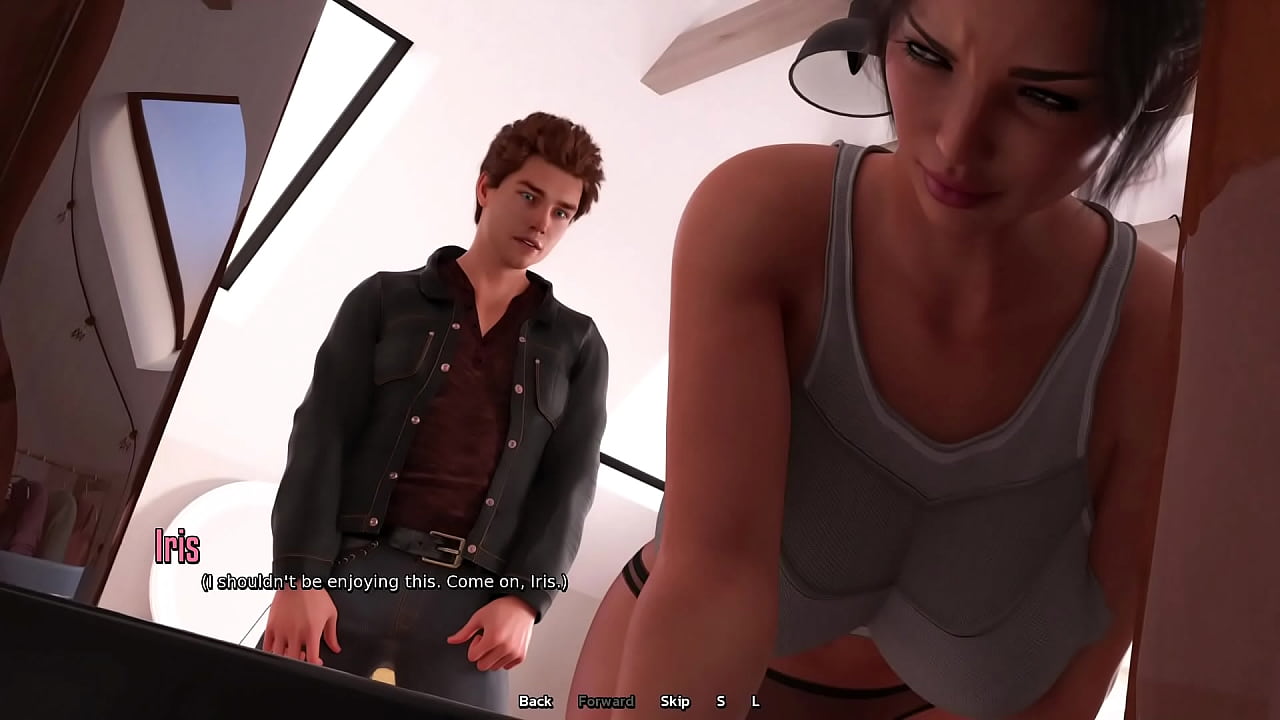
Task: Click L in the bottom toolbar
Action: (756, 702)
